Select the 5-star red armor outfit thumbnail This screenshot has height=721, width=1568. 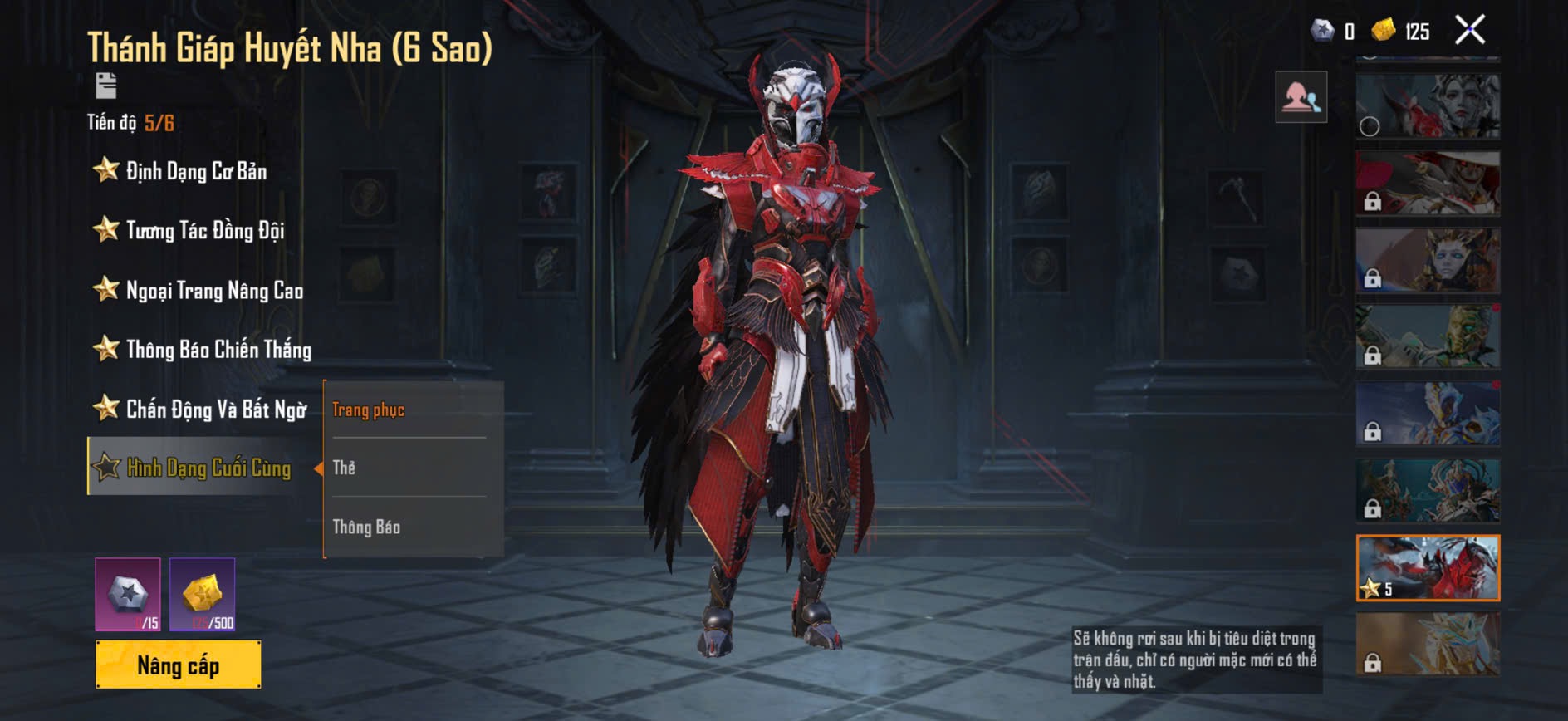1428,568
